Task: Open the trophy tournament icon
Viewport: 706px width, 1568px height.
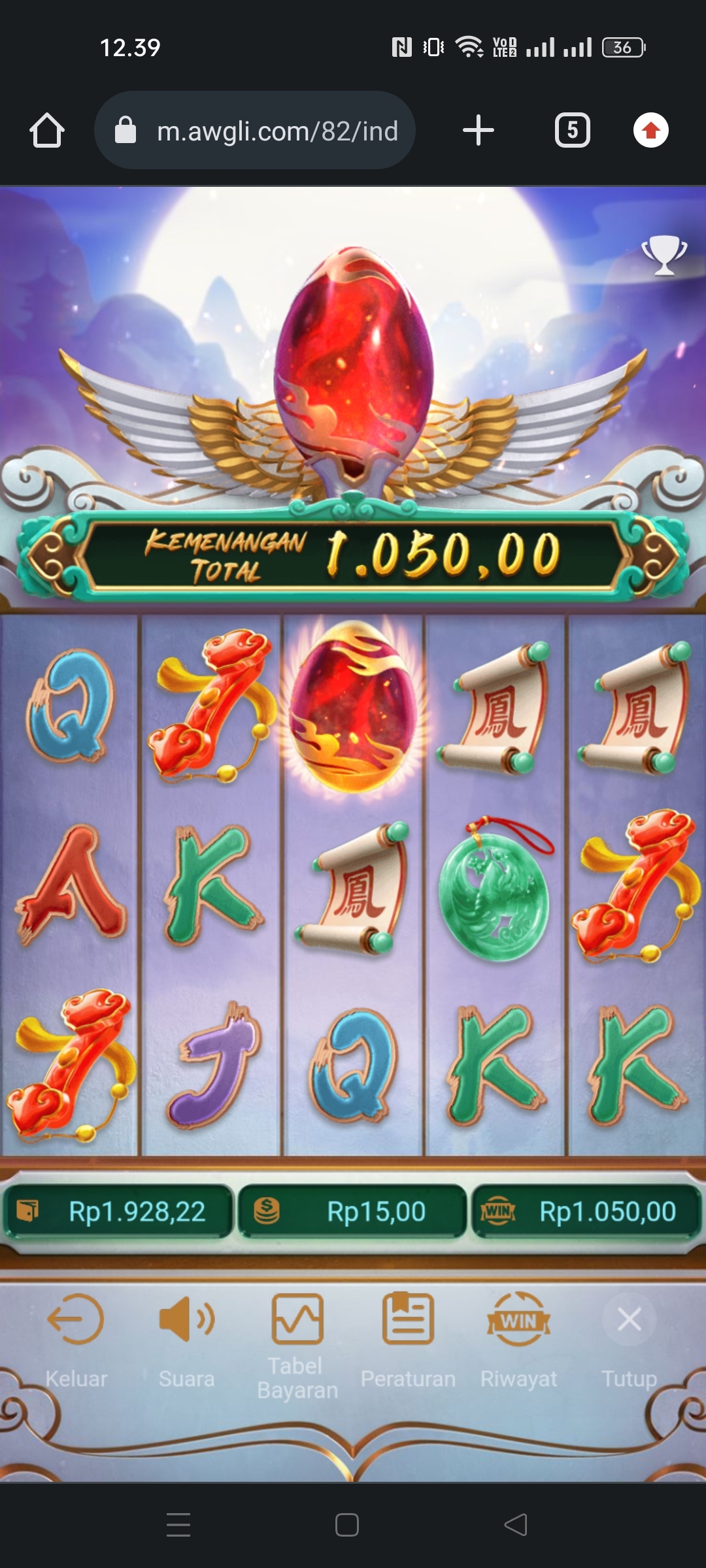Action: click(664, 255)
